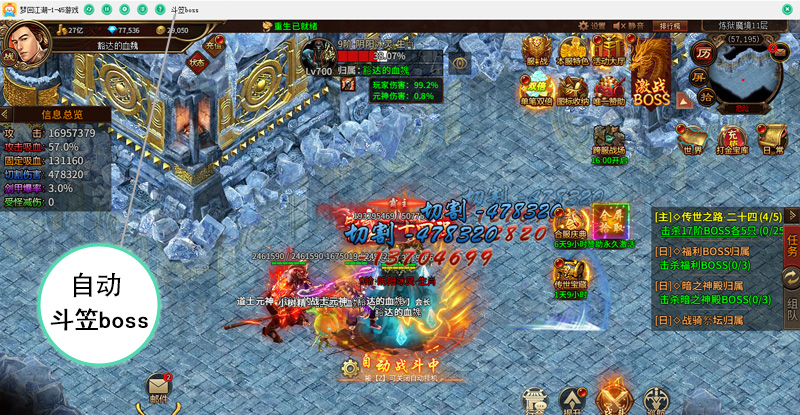Switch to the 组队 team tab
Viewport: 800px width, 415px height.
791,308
